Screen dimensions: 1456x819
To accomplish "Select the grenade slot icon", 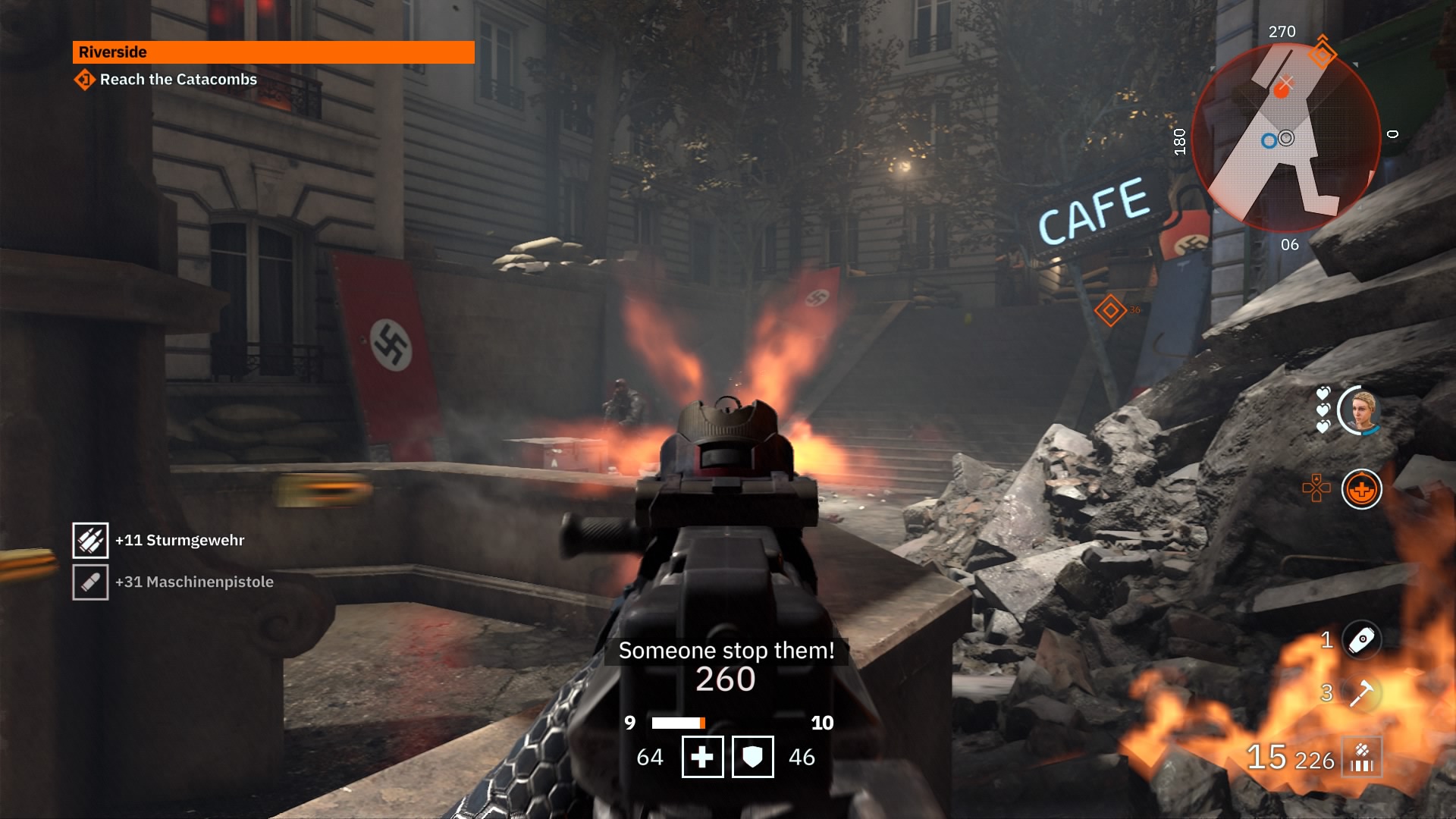I will (x=1361, y=639).
